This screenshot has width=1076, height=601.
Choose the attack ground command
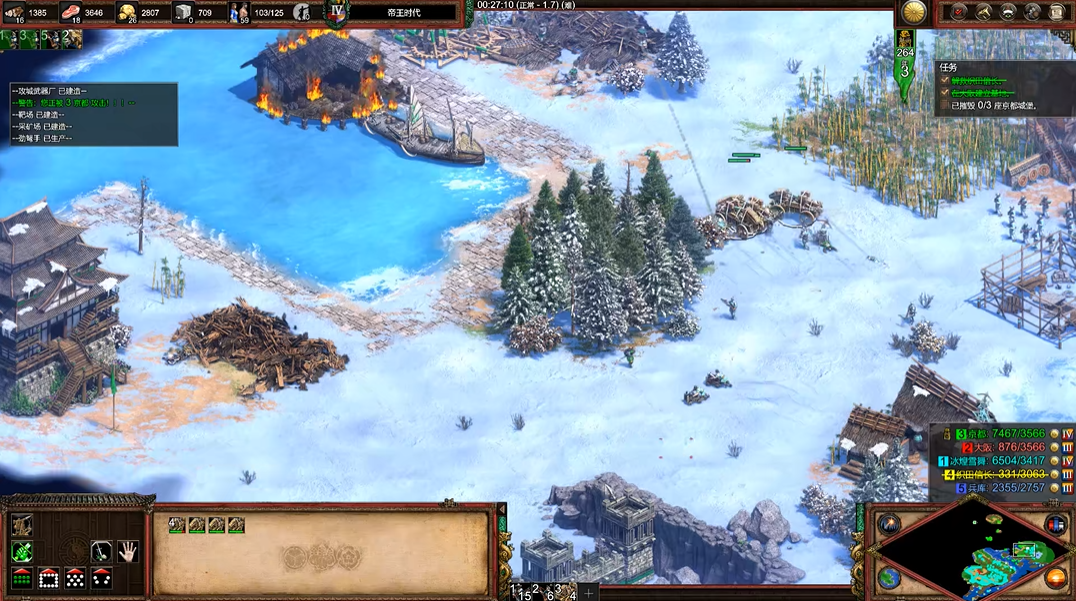21,551
